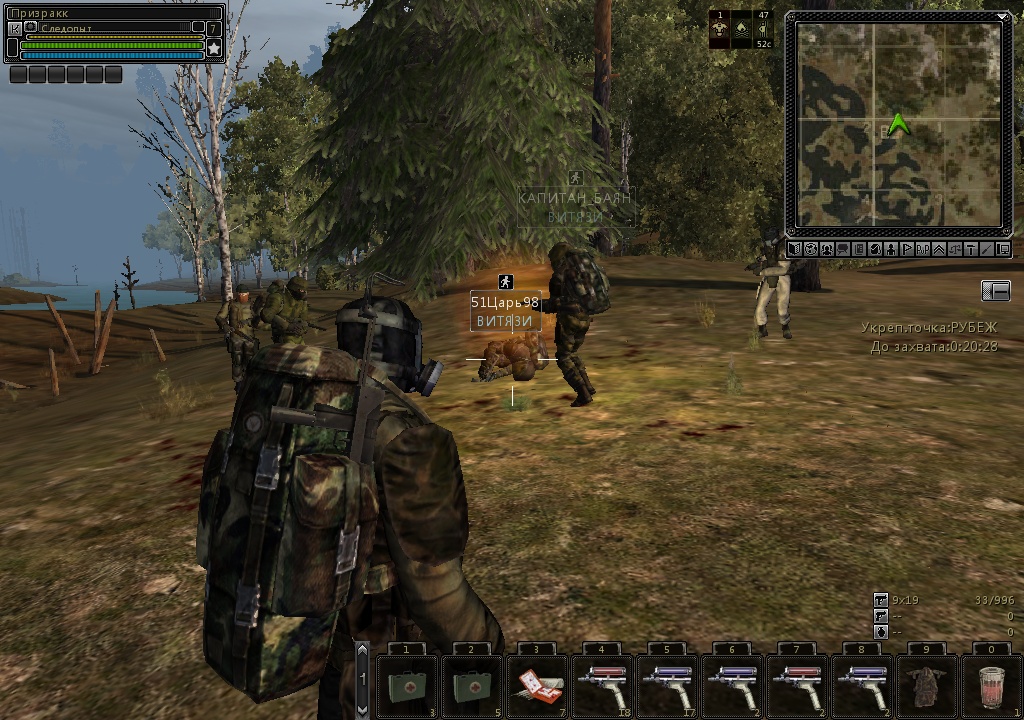
Task: Open the monitor icon under the minimap
Action: click(x=1003, y=249)
